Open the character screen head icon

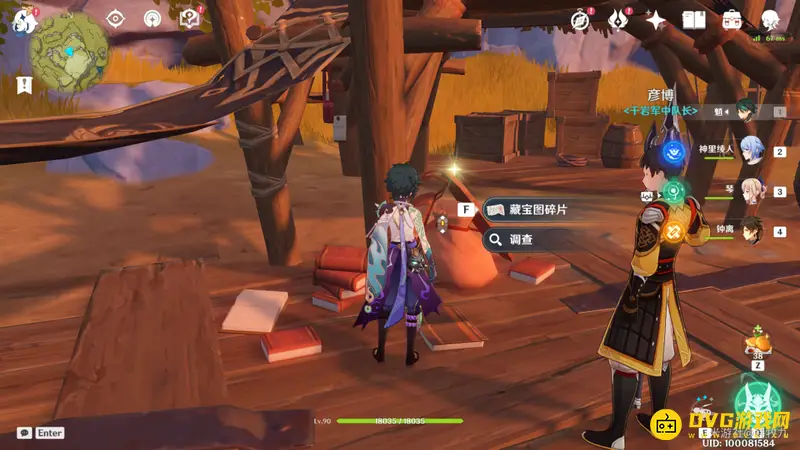coord(770,19)
